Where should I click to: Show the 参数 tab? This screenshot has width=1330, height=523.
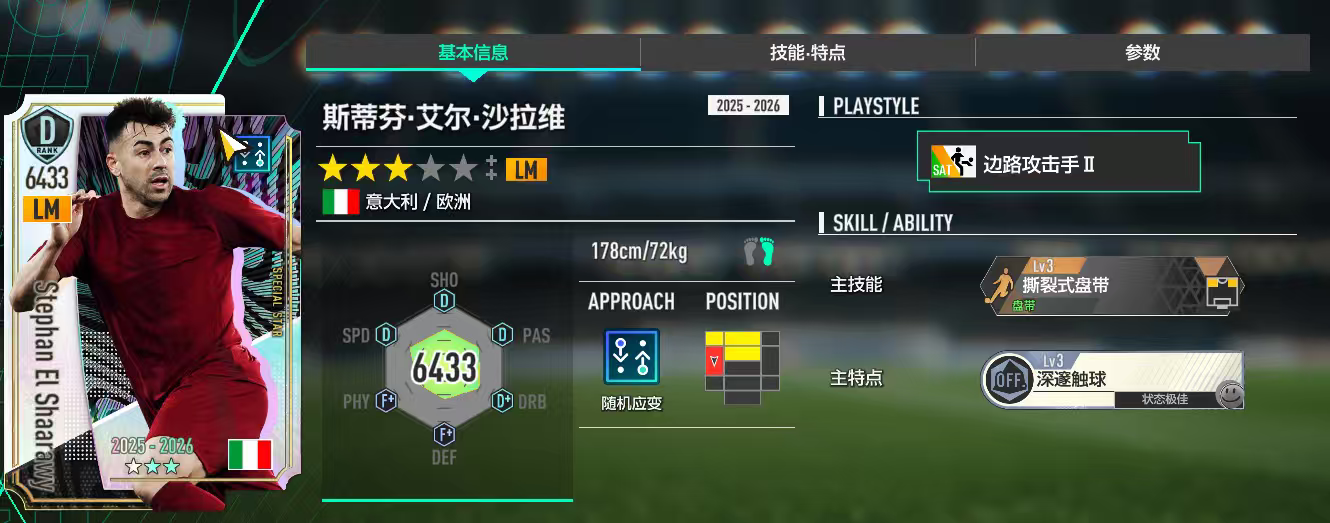[1142, 53]
